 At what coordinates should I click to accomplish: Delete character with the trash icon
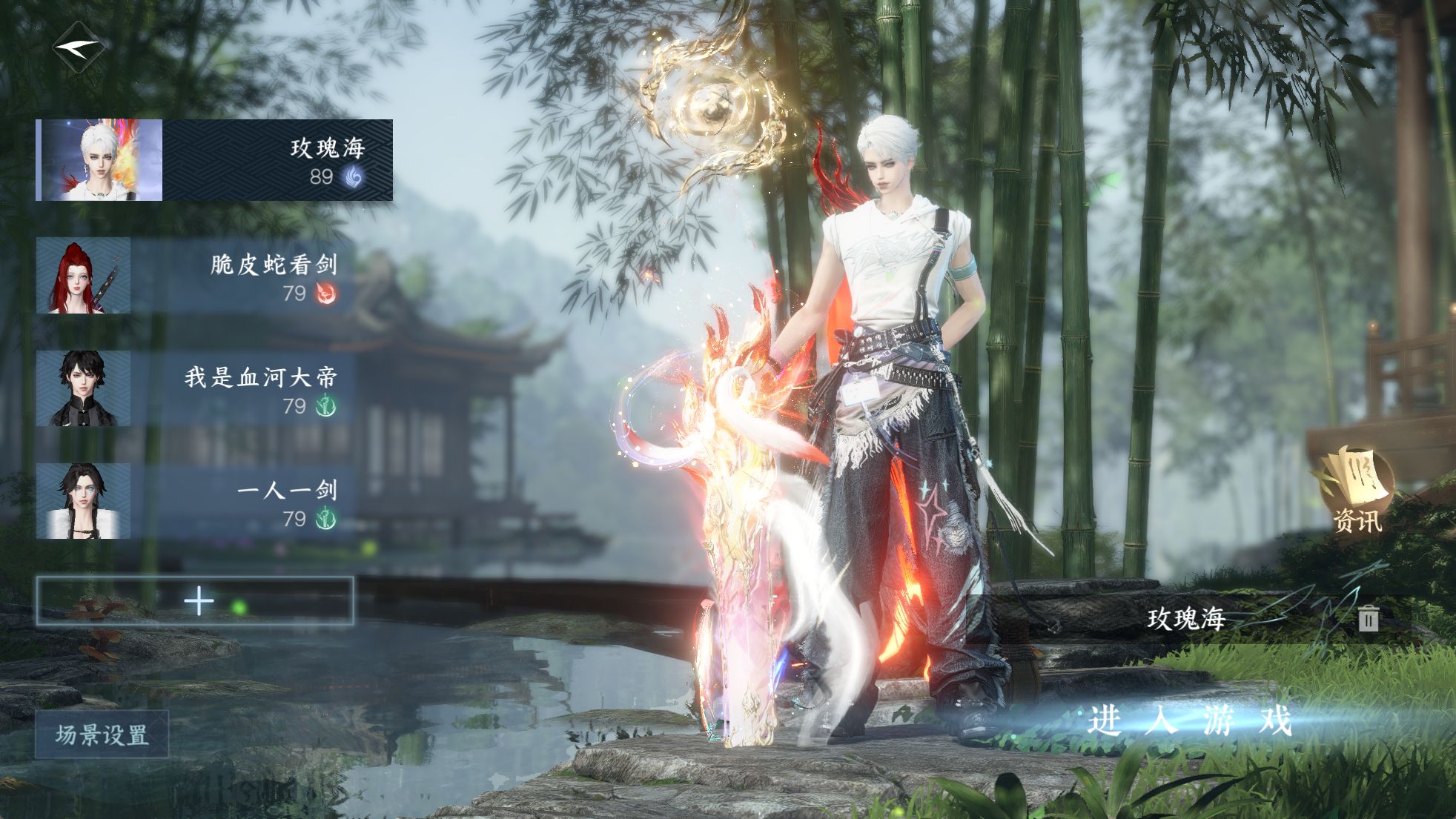tap(1369, 618)
